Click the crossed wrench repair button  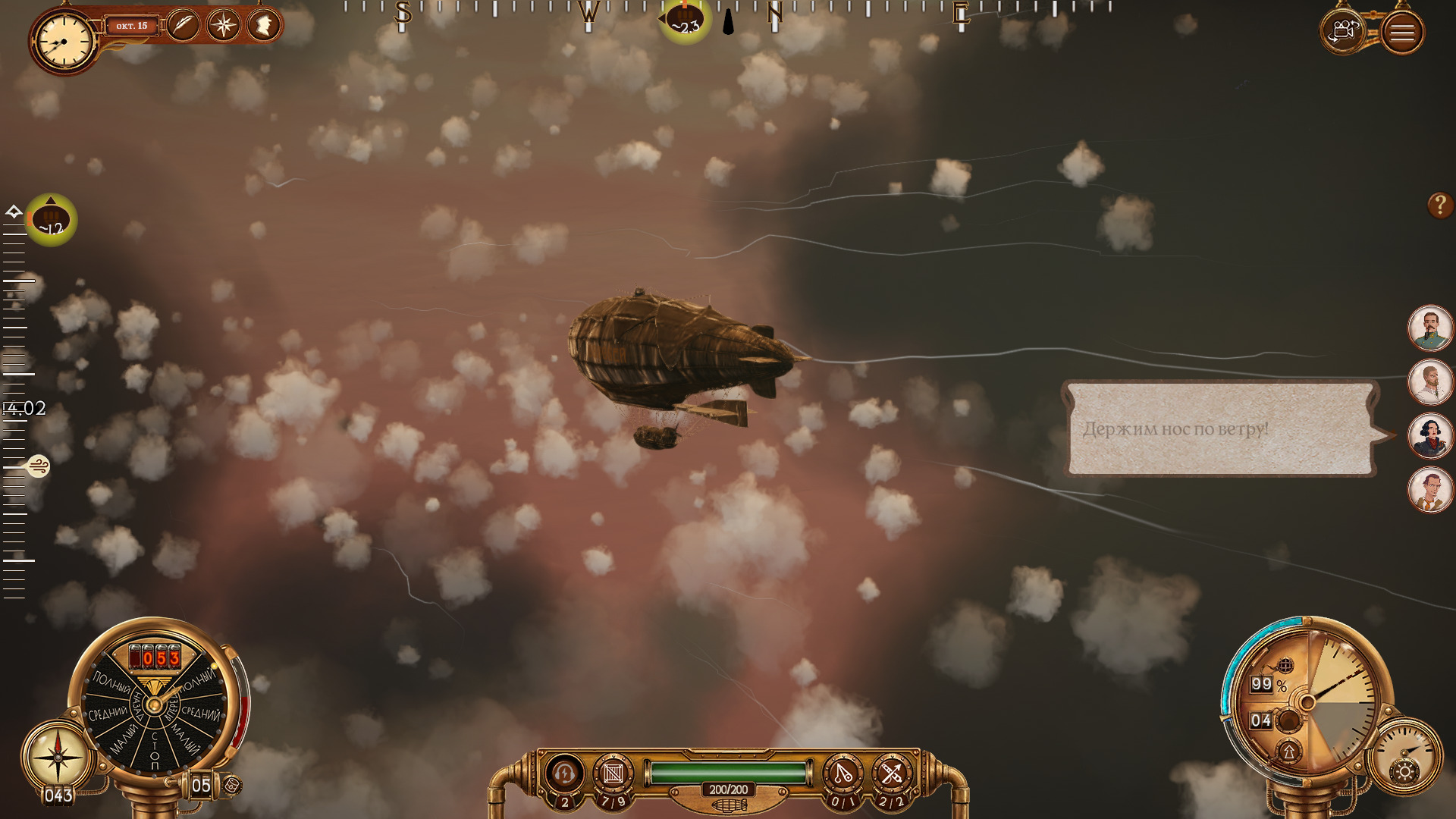[x=892, y=774]
